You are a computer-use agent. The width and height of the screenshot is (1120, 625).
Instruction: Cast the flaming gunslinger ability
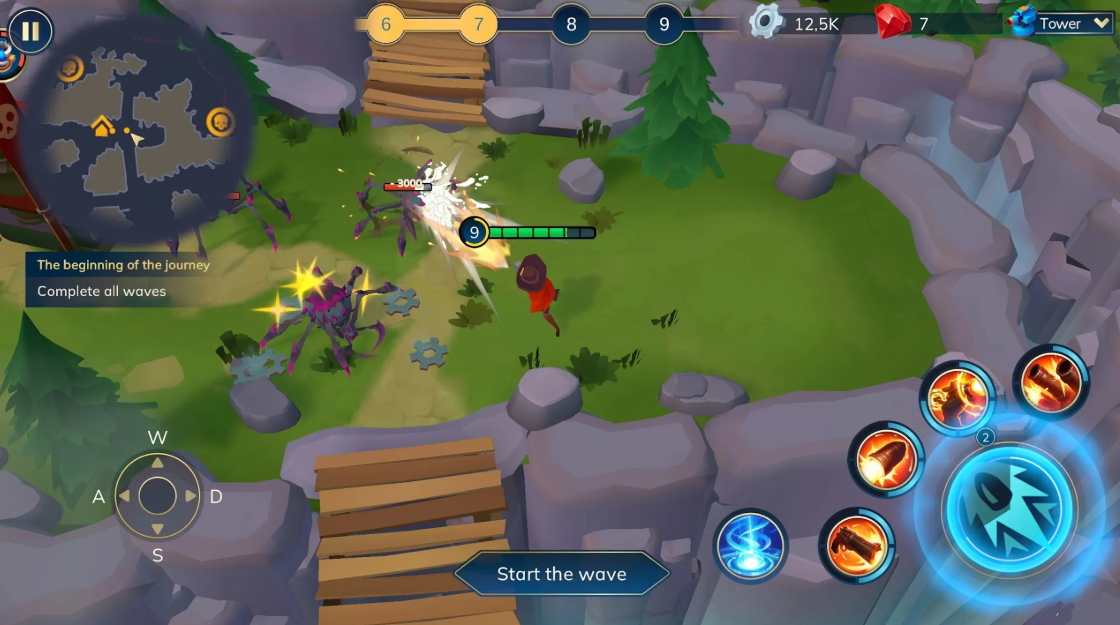pos(957,398)
